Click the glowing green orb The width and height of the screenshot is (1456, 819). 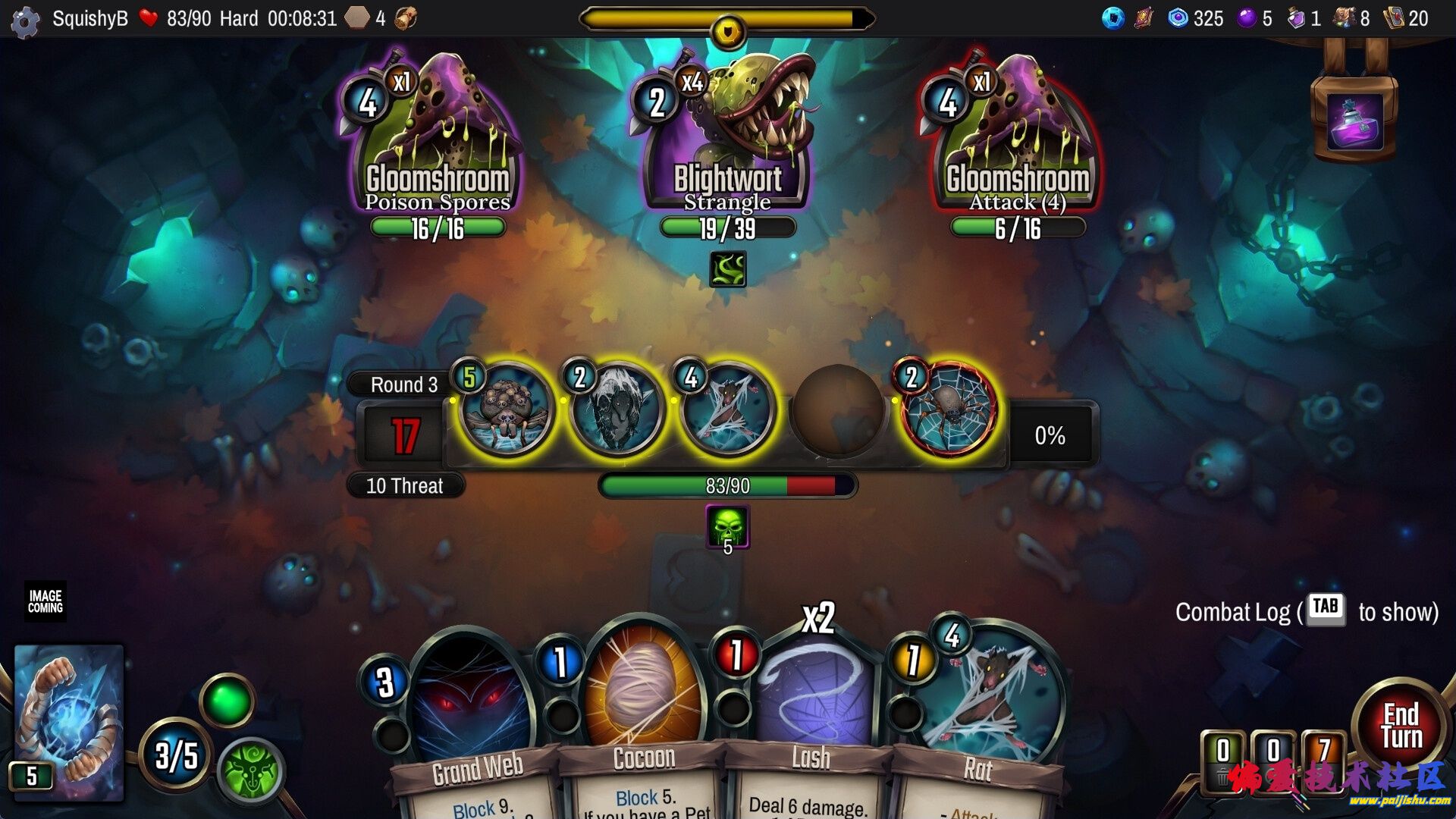pyautogui.click(x=227, y=701)
